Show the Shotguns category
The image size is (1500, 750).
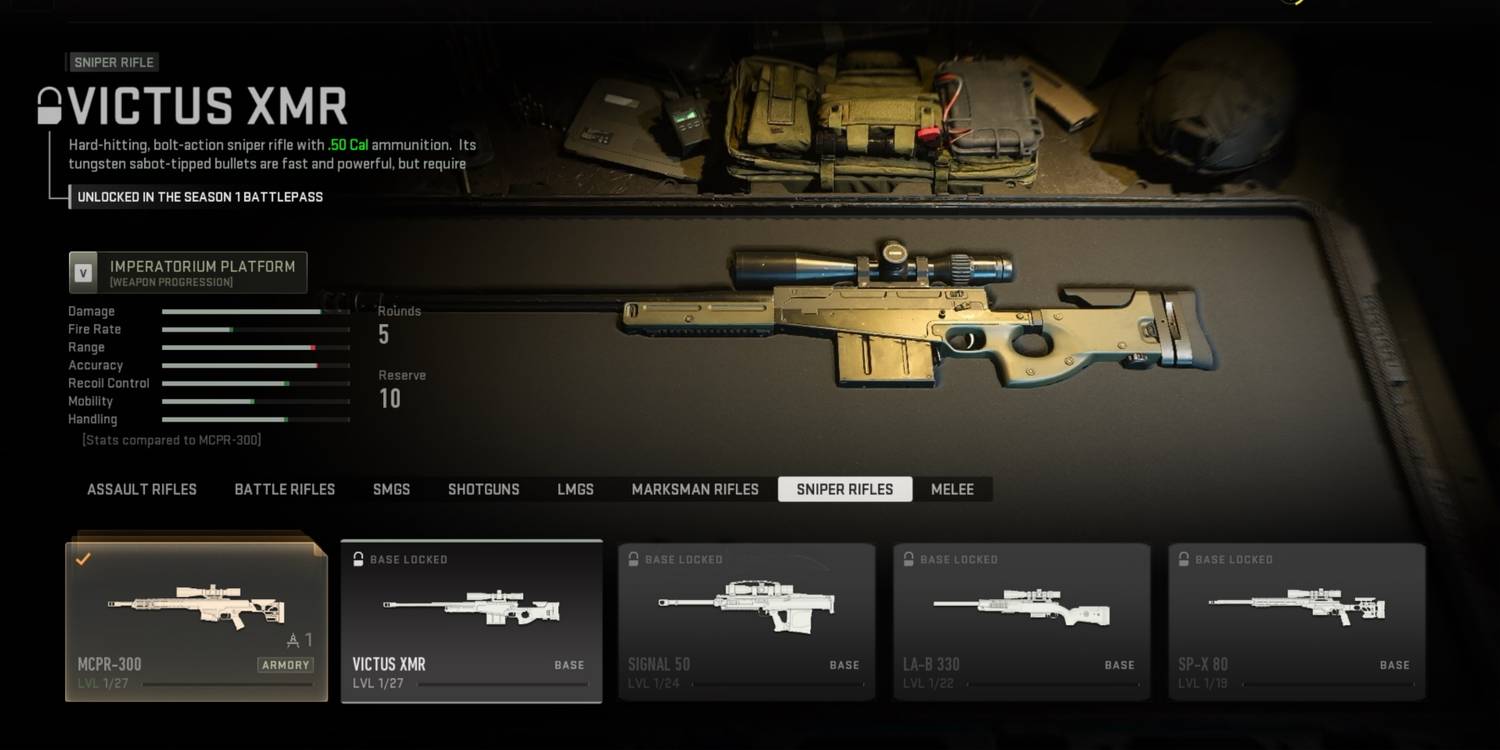483,489
